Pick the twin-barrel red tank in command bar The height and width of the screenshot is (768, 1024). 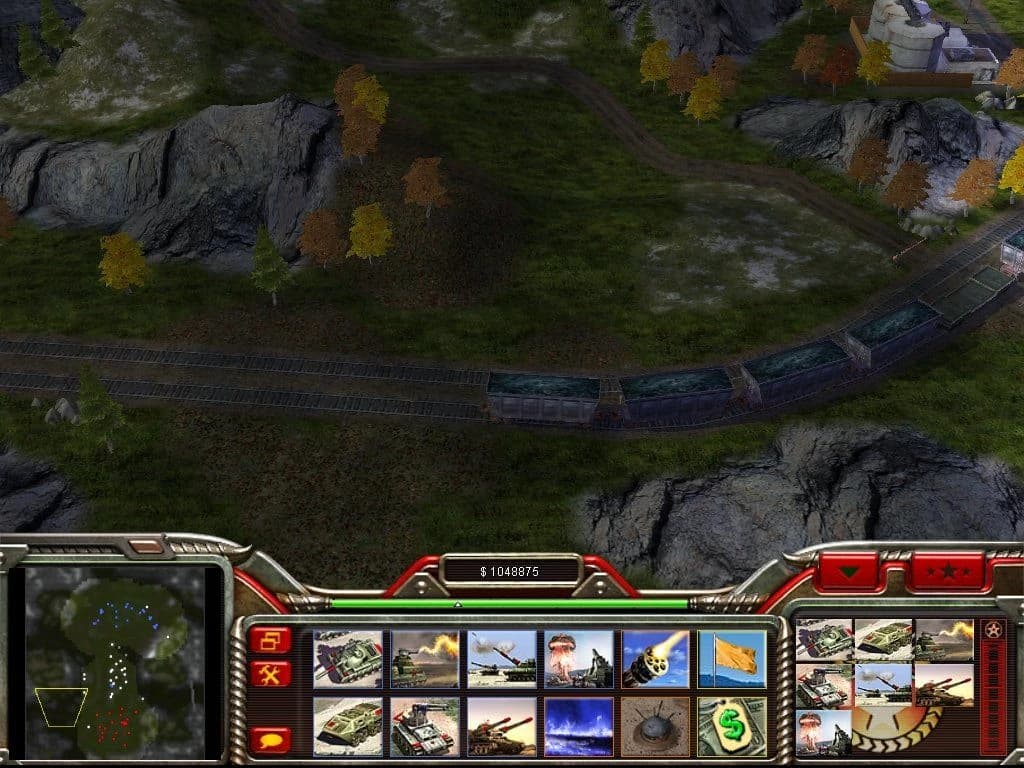pos(501,726)
